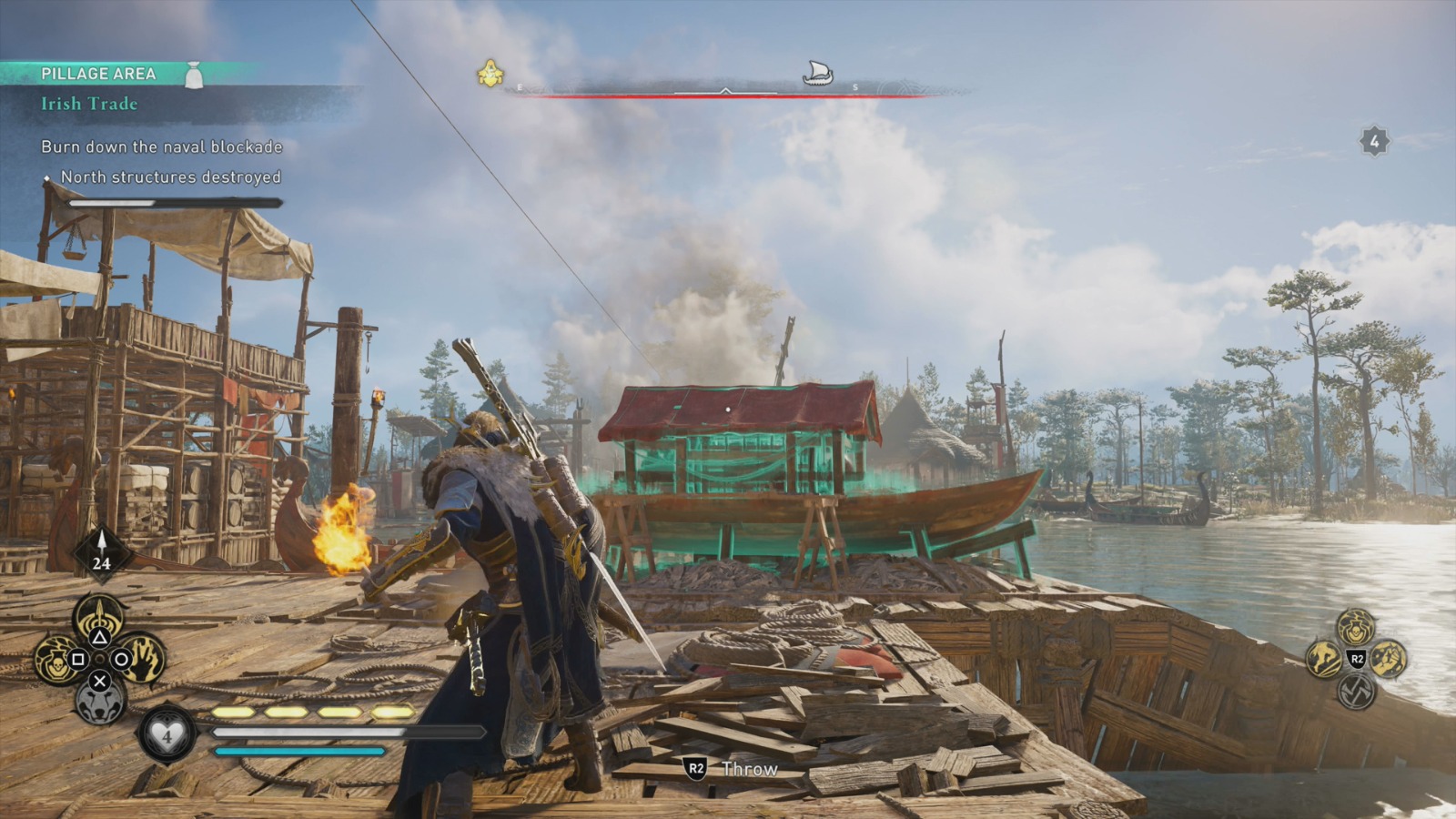Click the blue stamina bar below the health bar
1456x819 pixels.
(300, 753)
